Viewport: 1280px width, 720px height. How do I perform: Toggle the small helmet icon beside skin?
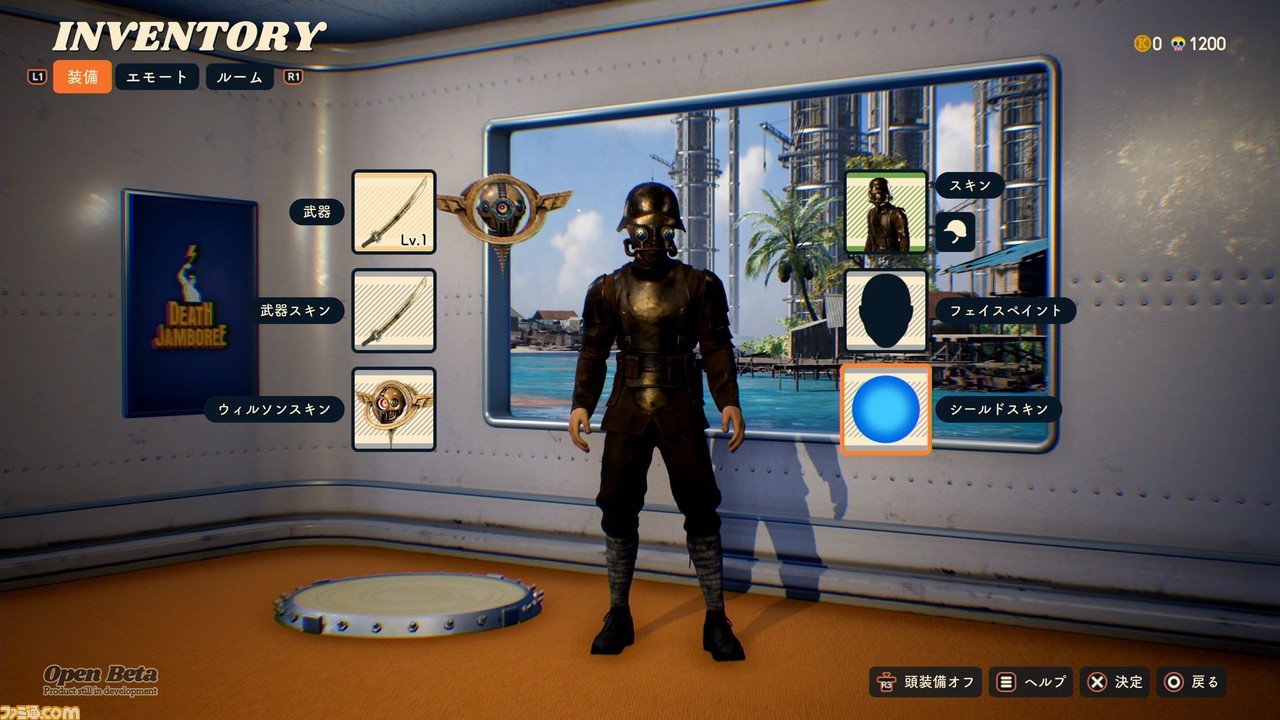955,232
